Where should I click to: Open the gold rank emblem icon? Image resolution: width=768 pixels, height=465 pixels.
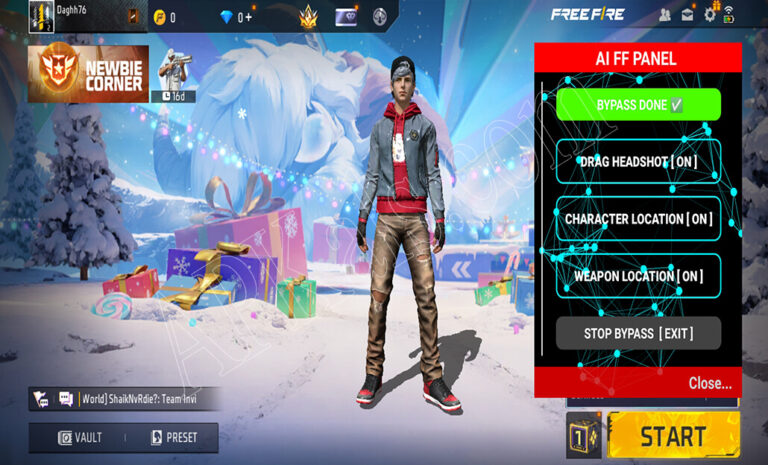pyautogui.click(x=308, y=17)
